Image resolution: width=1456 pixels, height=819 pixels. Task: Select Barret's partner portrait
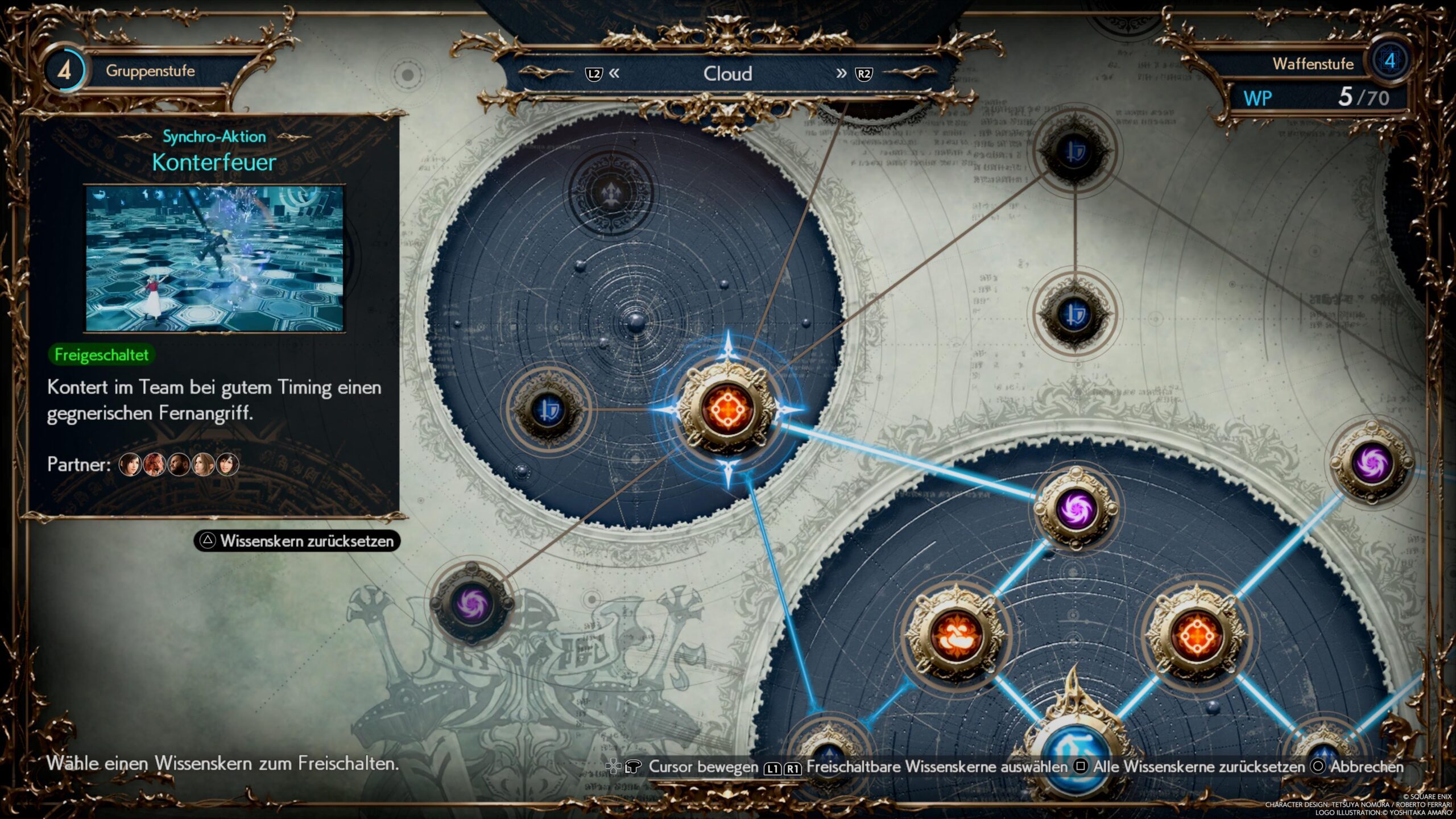coord(179,465)
